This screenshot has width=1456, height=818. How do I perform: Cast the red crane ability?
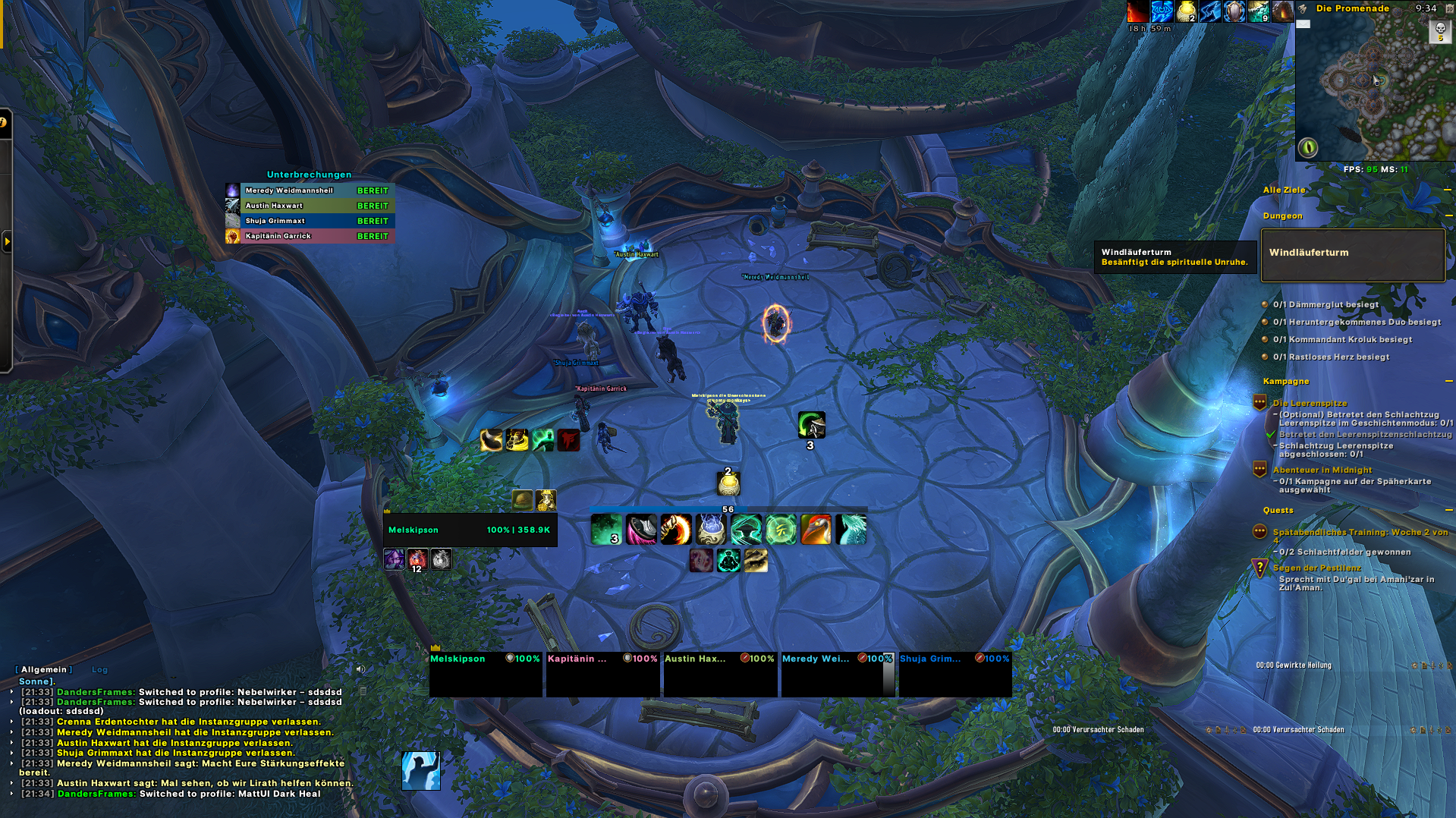click(816, 530)
